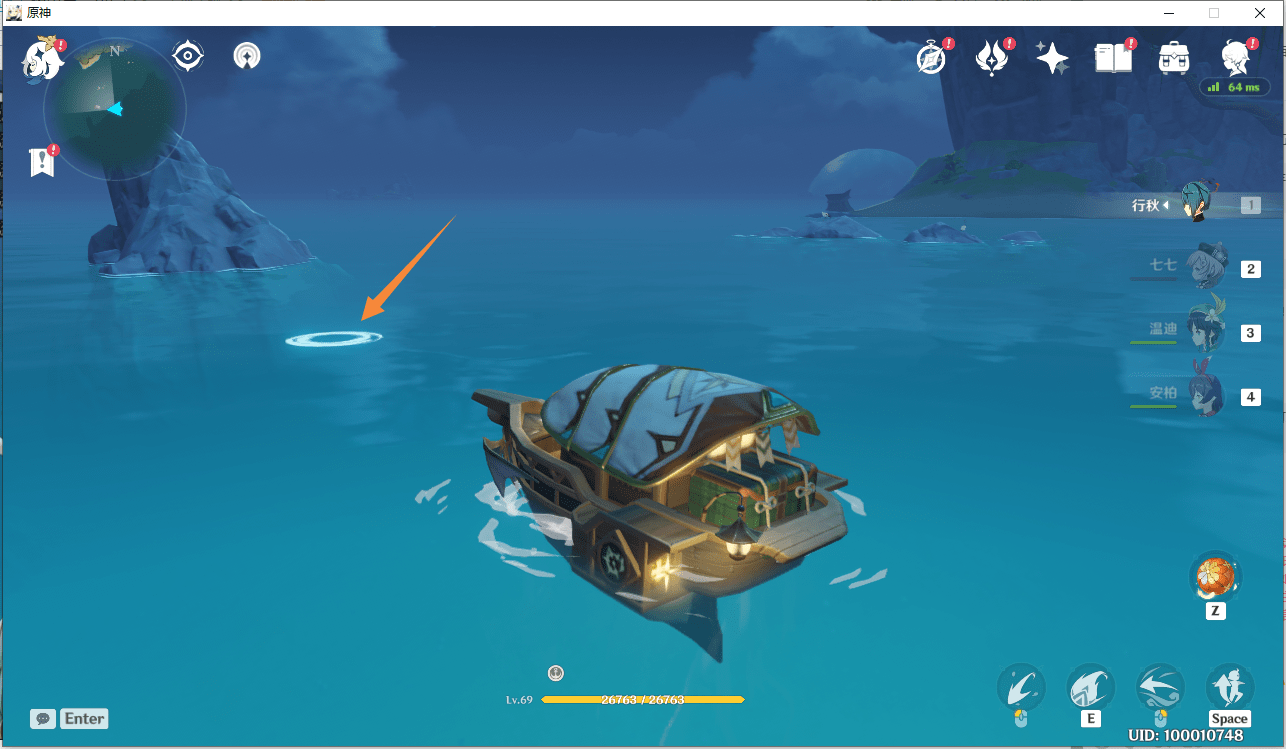
Task: Open the quest bookmark icon
Action: tap(42, 162)
